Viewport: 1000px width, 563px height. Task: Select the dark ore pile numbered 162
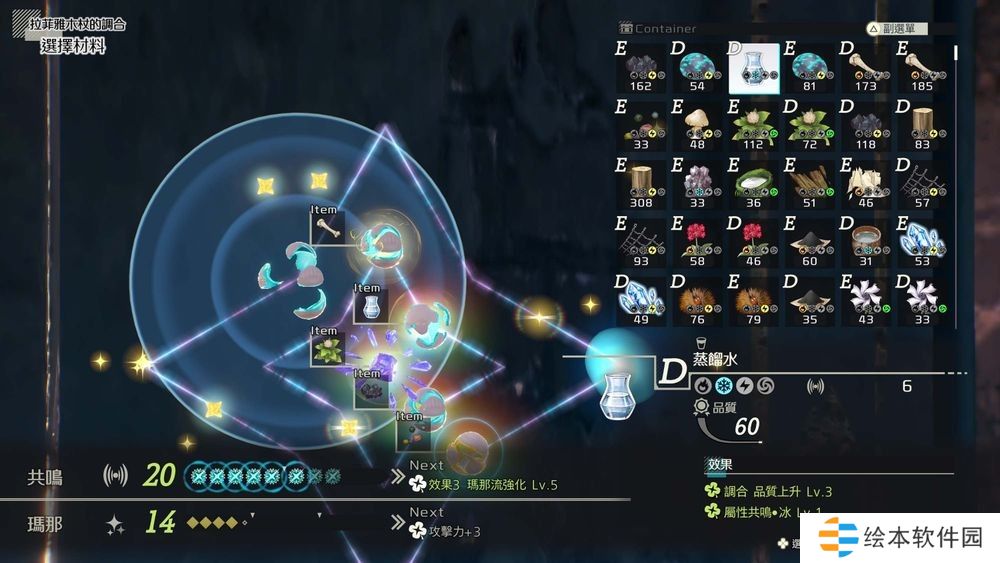(x=641, y=68)
